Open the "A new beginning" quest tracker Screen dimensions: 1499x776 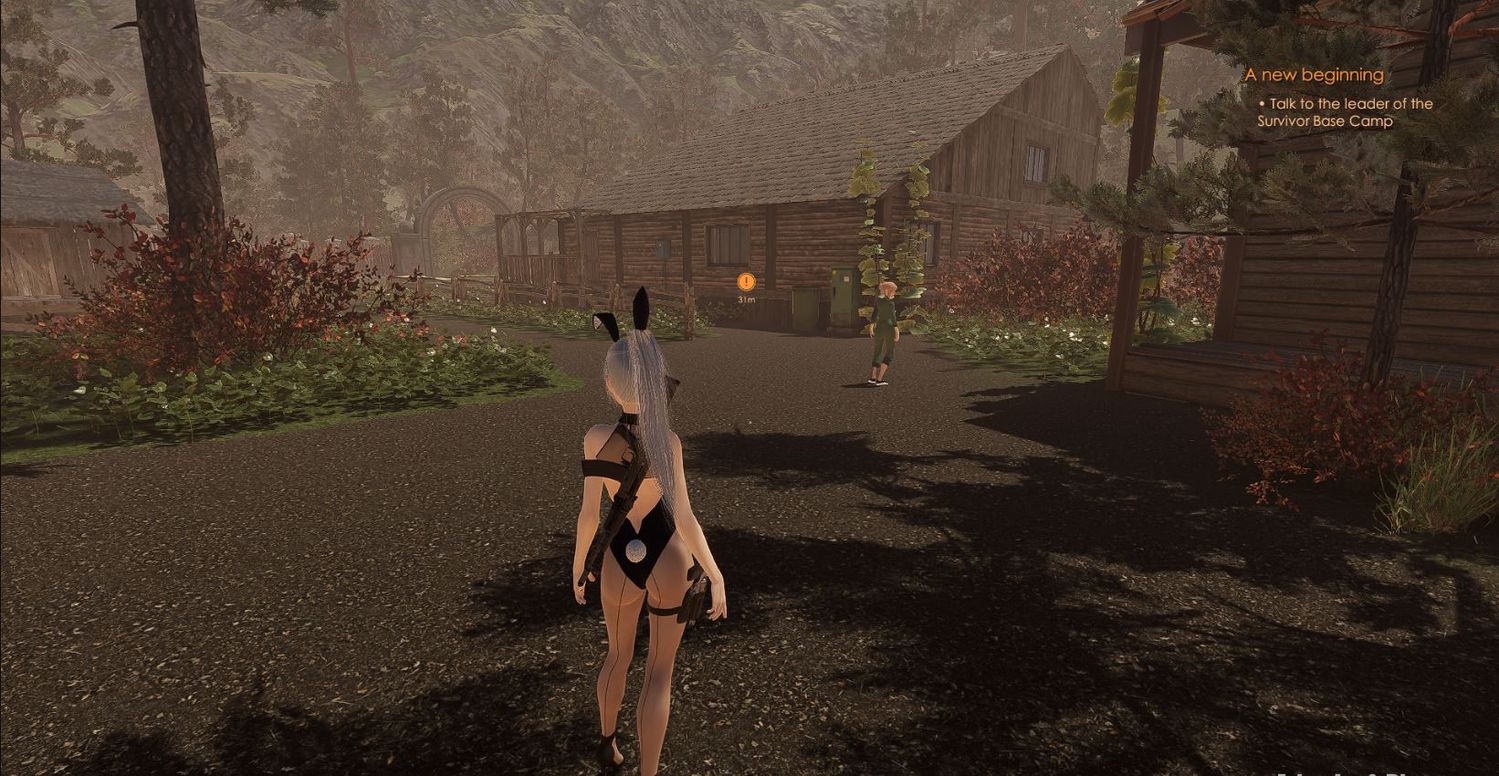(1313, 75)
